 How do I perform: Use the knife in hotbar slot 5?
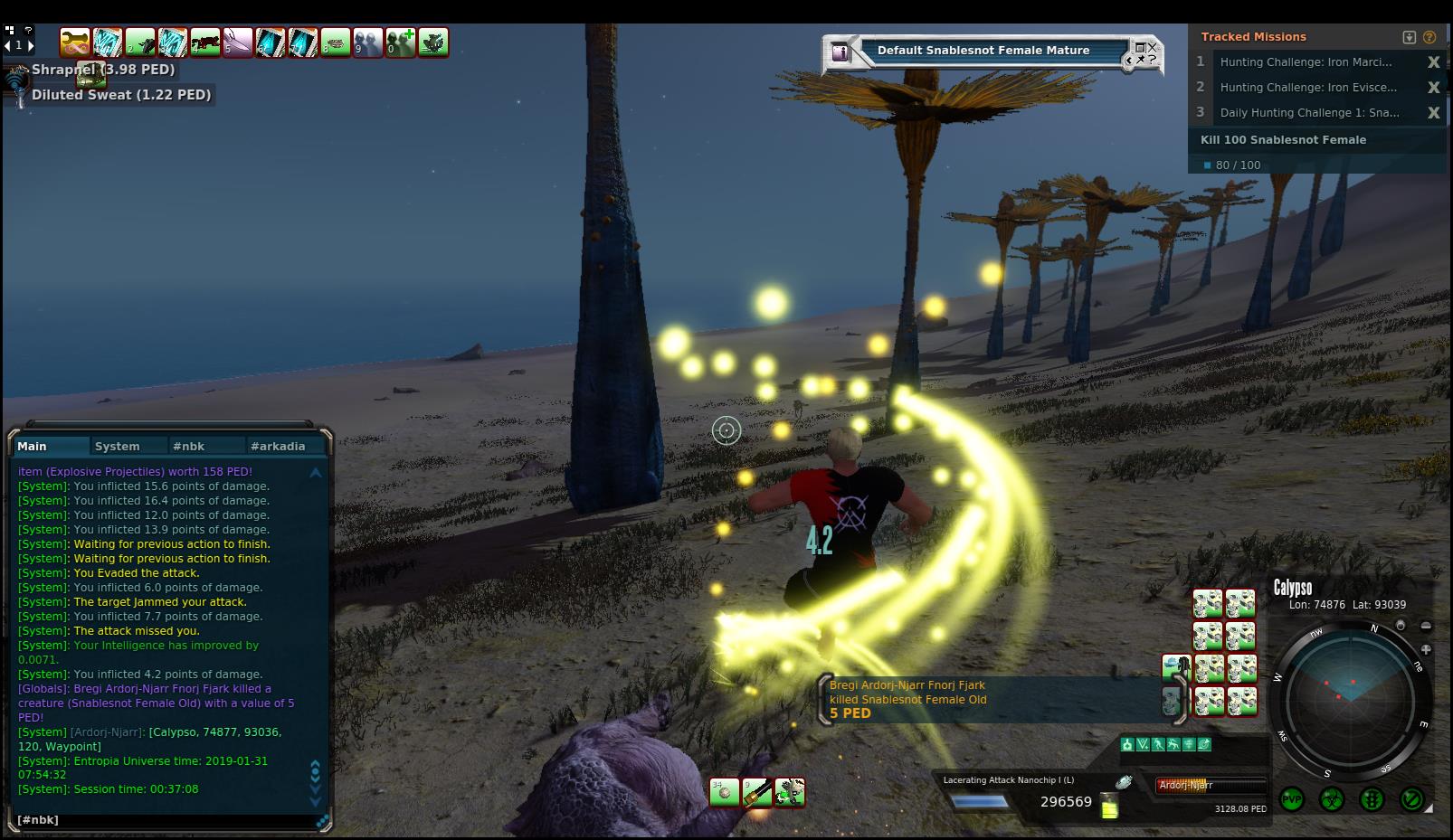click(x=238, y=42)
